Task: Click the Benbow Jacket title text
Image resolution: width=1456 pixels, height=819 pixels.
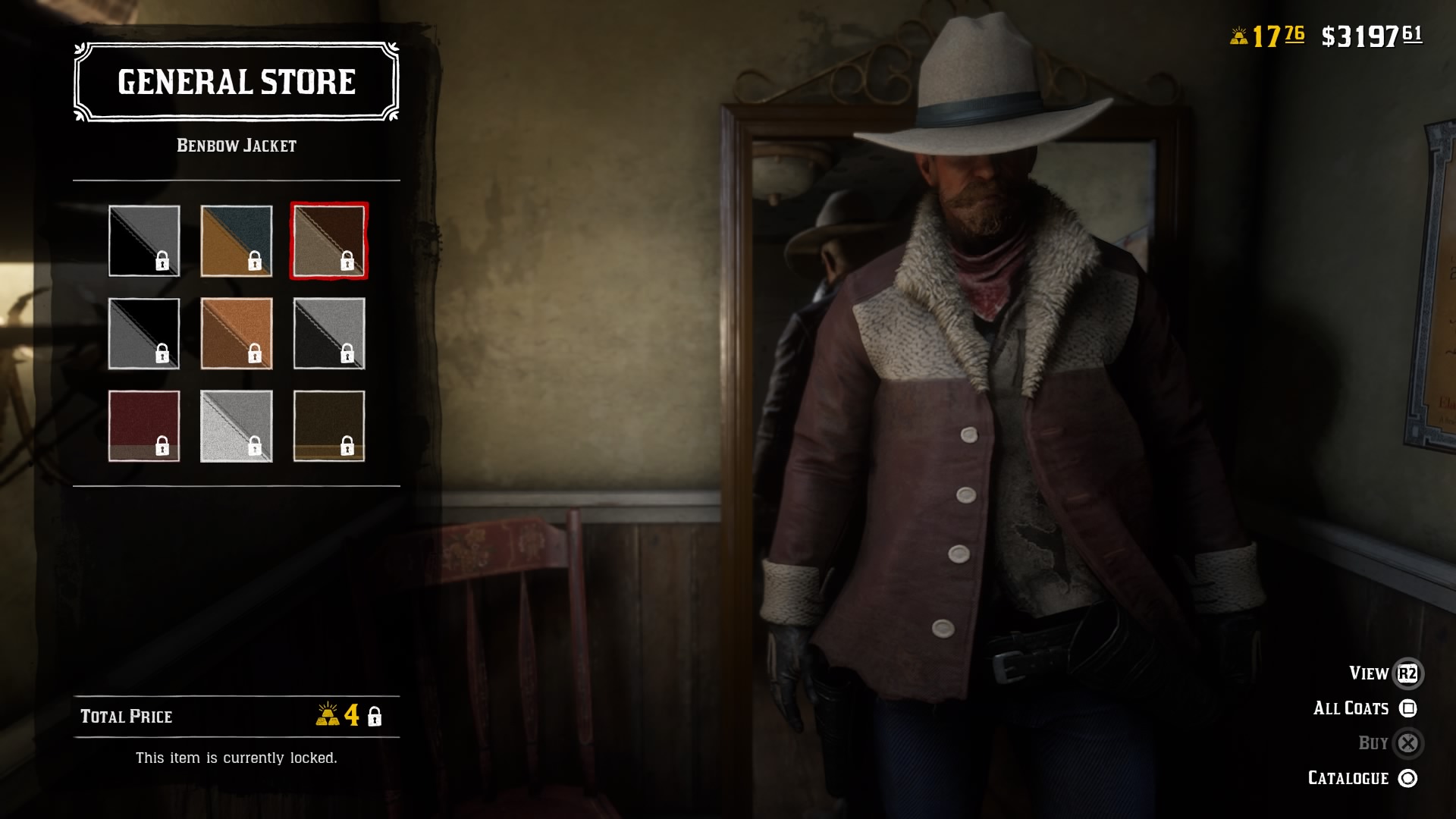Action: point(236,144)
